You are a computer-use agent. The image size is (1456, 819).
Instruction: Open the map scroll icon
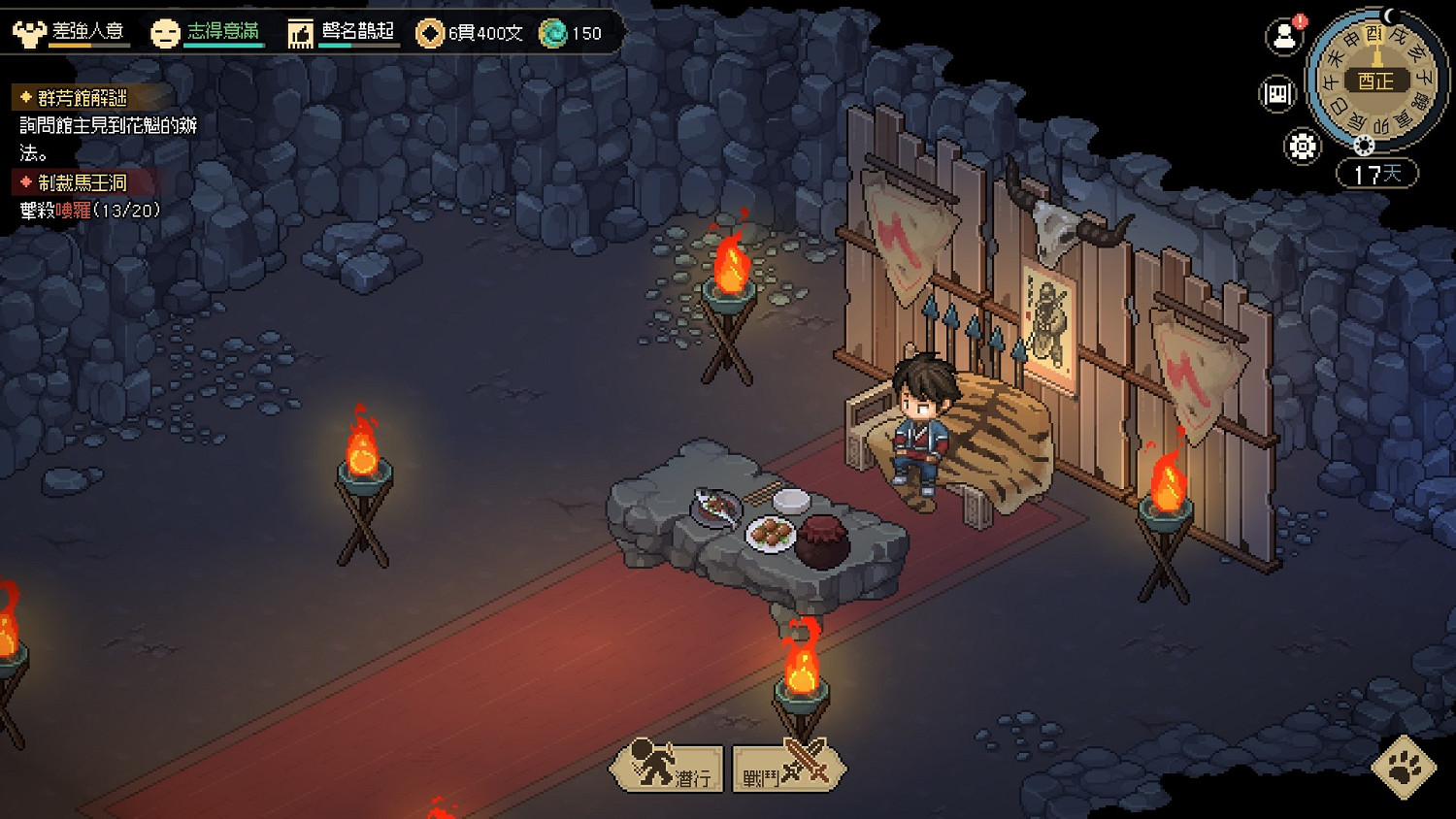[1277, 94]
